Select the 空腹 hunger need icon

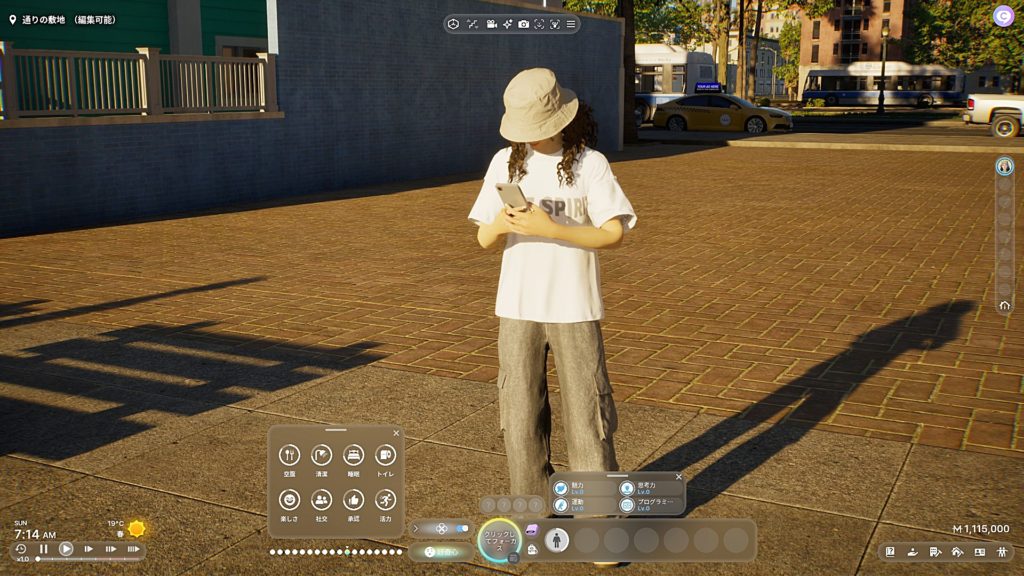pos(290,455)
